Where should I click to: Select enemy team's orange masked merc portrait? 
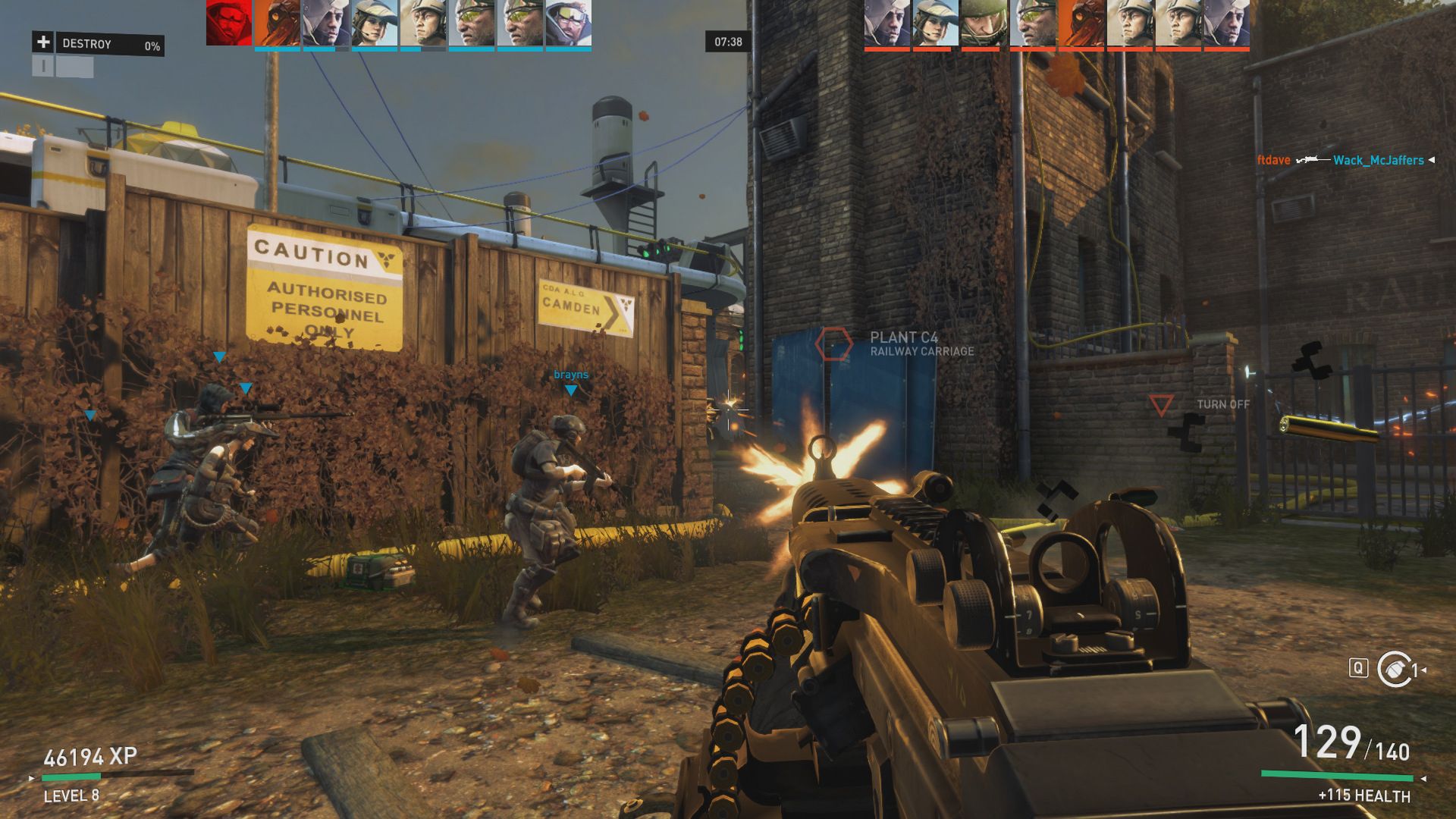(x=1081, y=23)
